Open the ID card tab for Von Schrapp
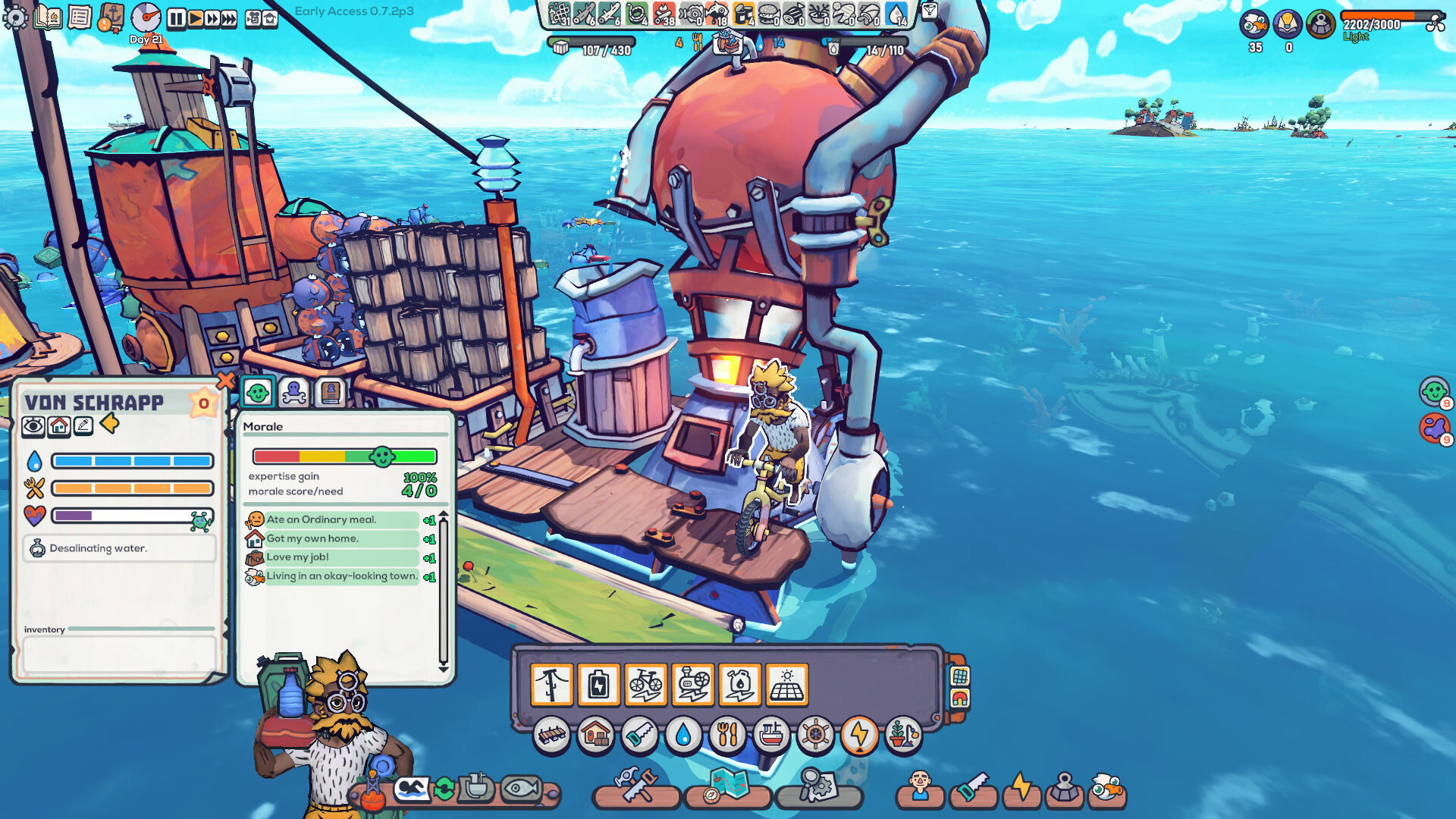 [331, 391]
